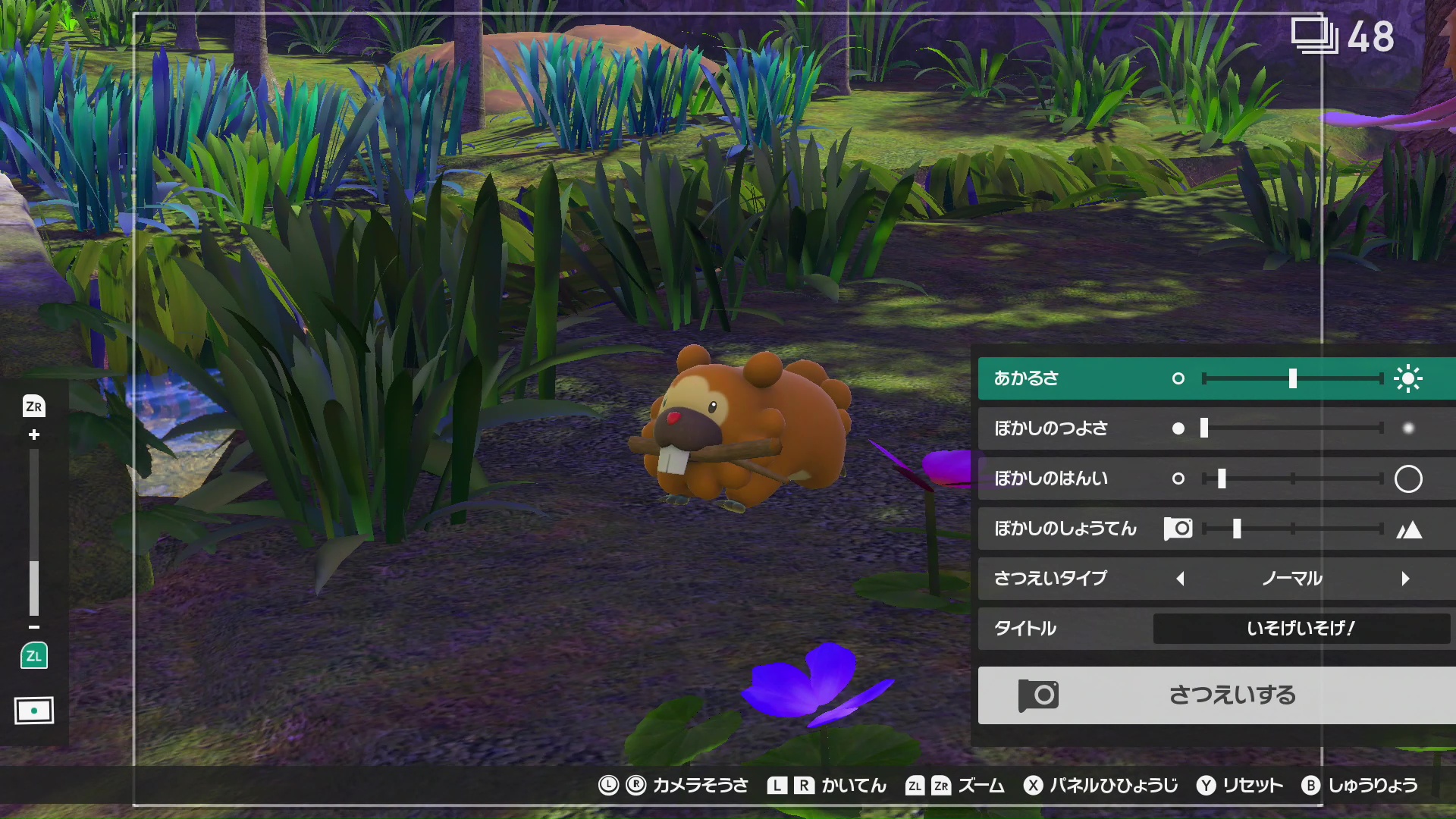Set the ぼかしのはんい blur range slider

point(1292,479)
